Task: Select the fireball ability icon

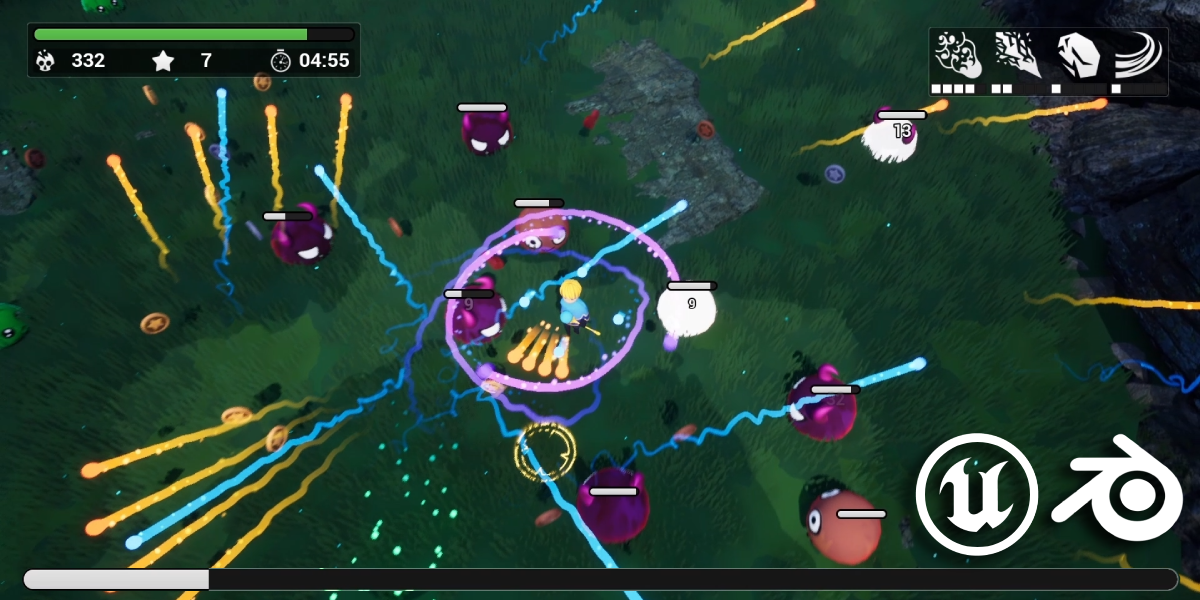Action: 957,55
